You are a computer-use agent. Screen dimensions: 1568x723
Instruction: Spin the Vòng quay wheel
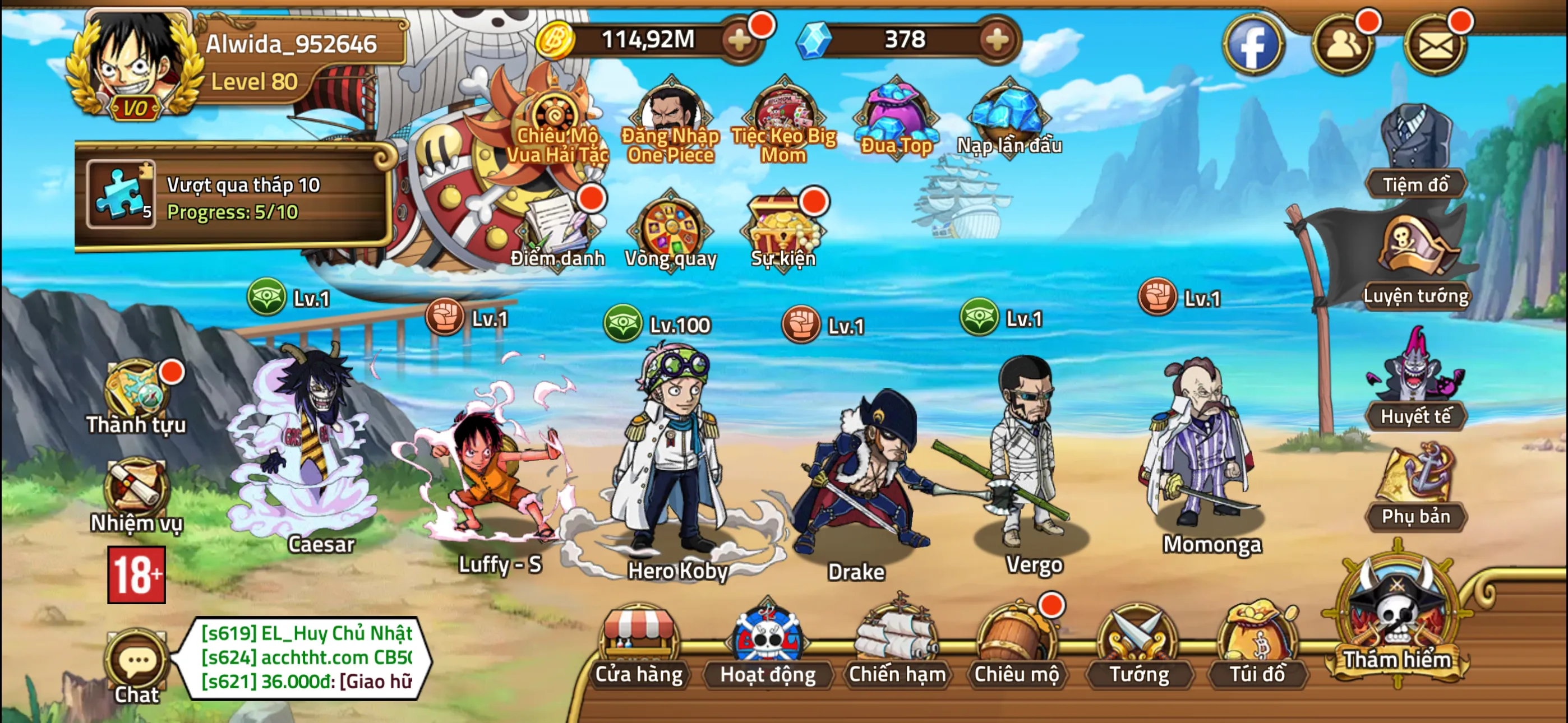(x=671, y=231)
